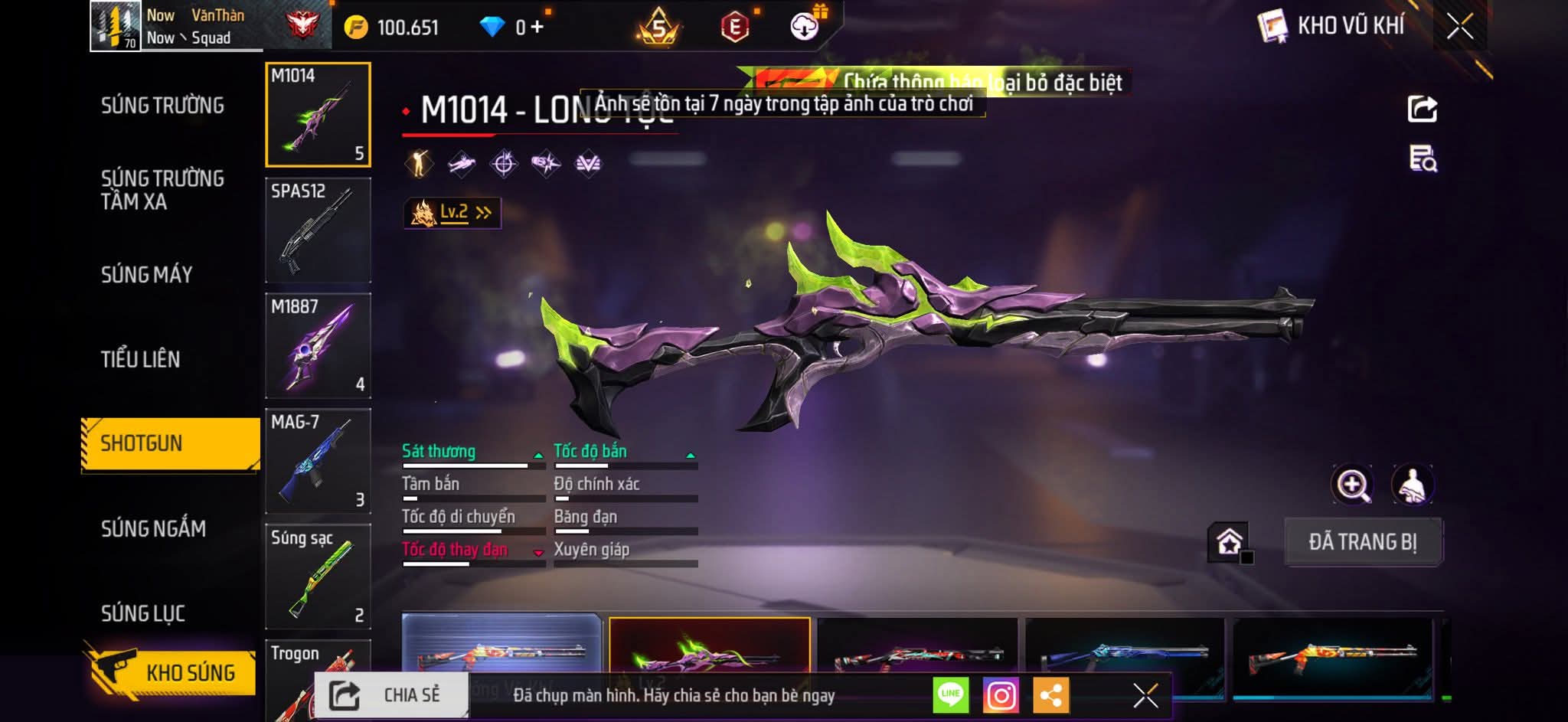Image resolution: width=1568 pixels, height=722 pixels.
Task: Open the Lv.2 skin upgrade button
Action: tap(452, 213)
